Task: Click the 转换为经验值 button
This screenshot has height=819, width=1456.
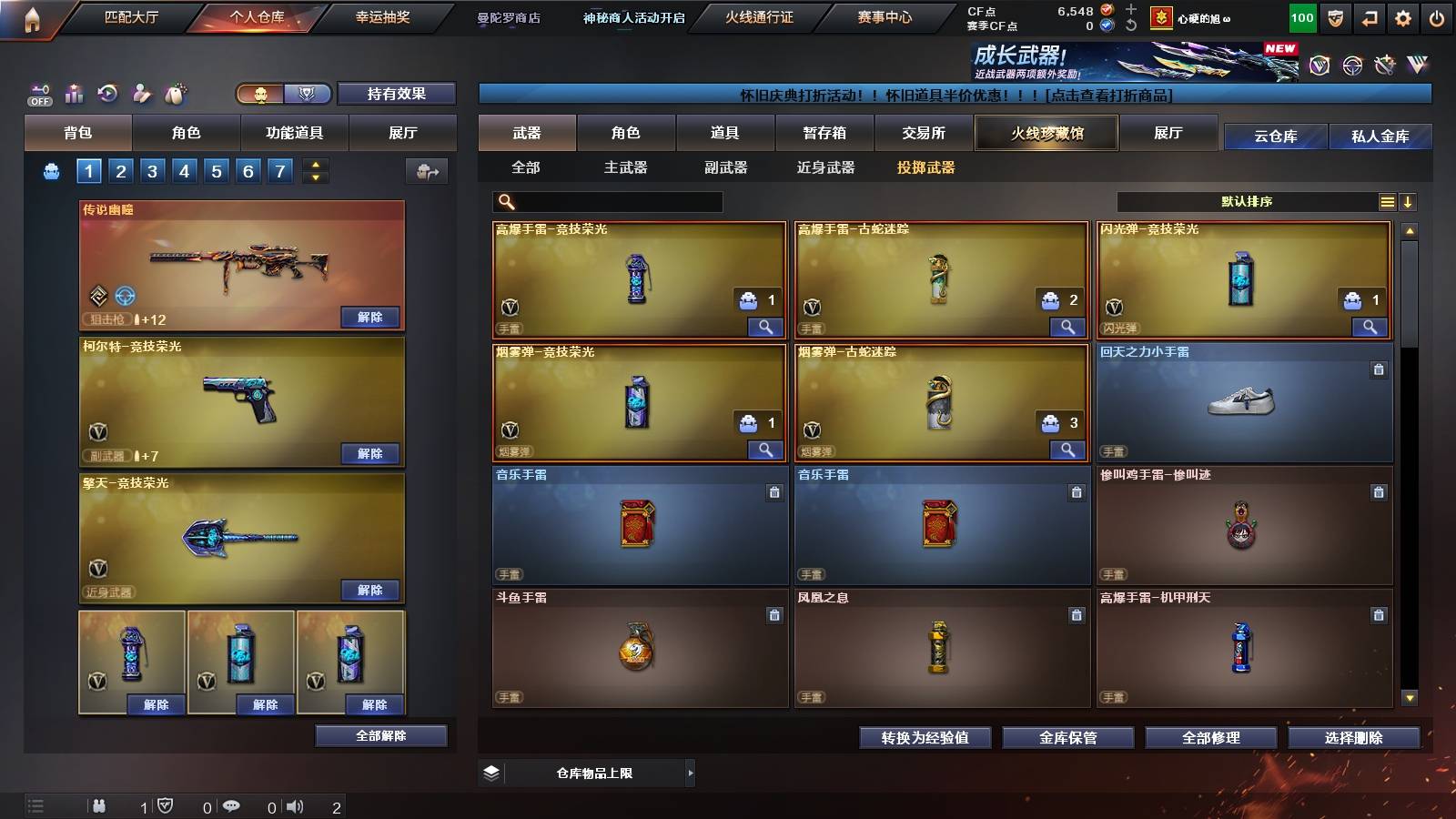Action: (x=924, y=739)
